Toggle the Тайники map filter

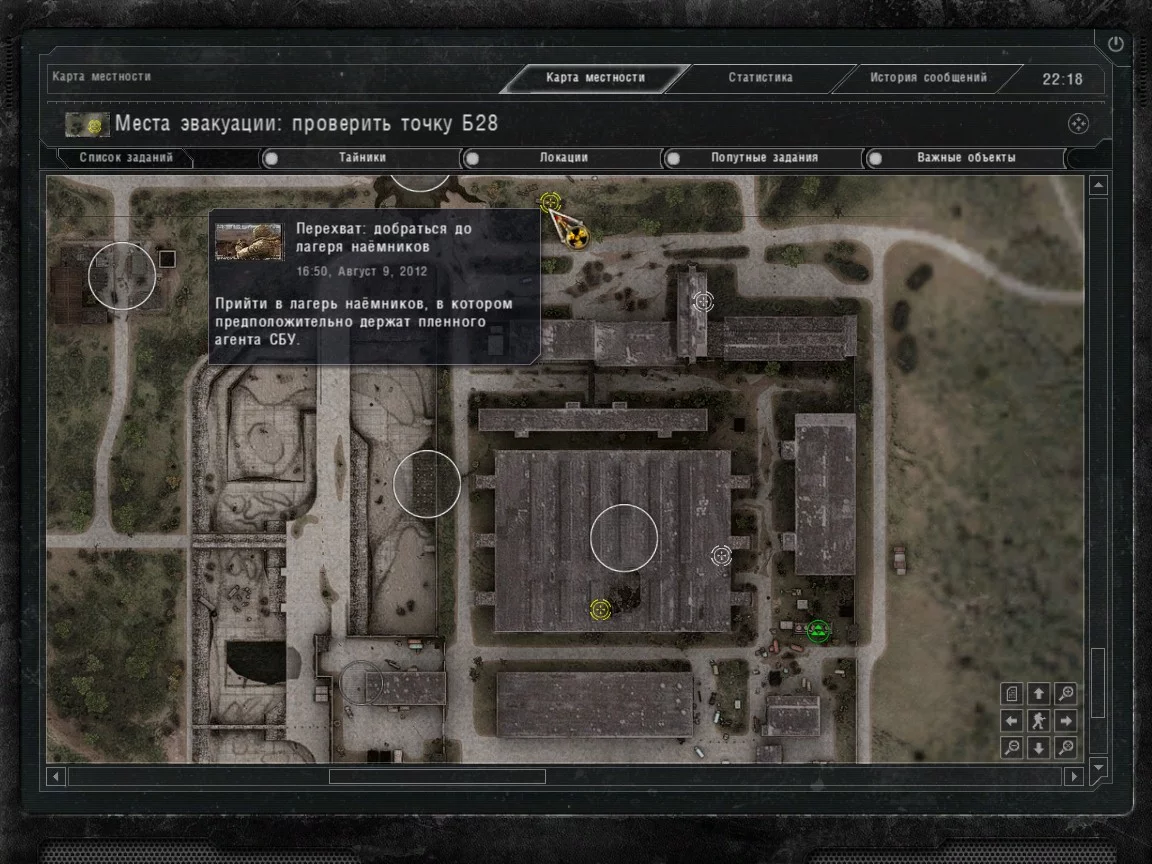pyautogui.click(x=361, y=158)
